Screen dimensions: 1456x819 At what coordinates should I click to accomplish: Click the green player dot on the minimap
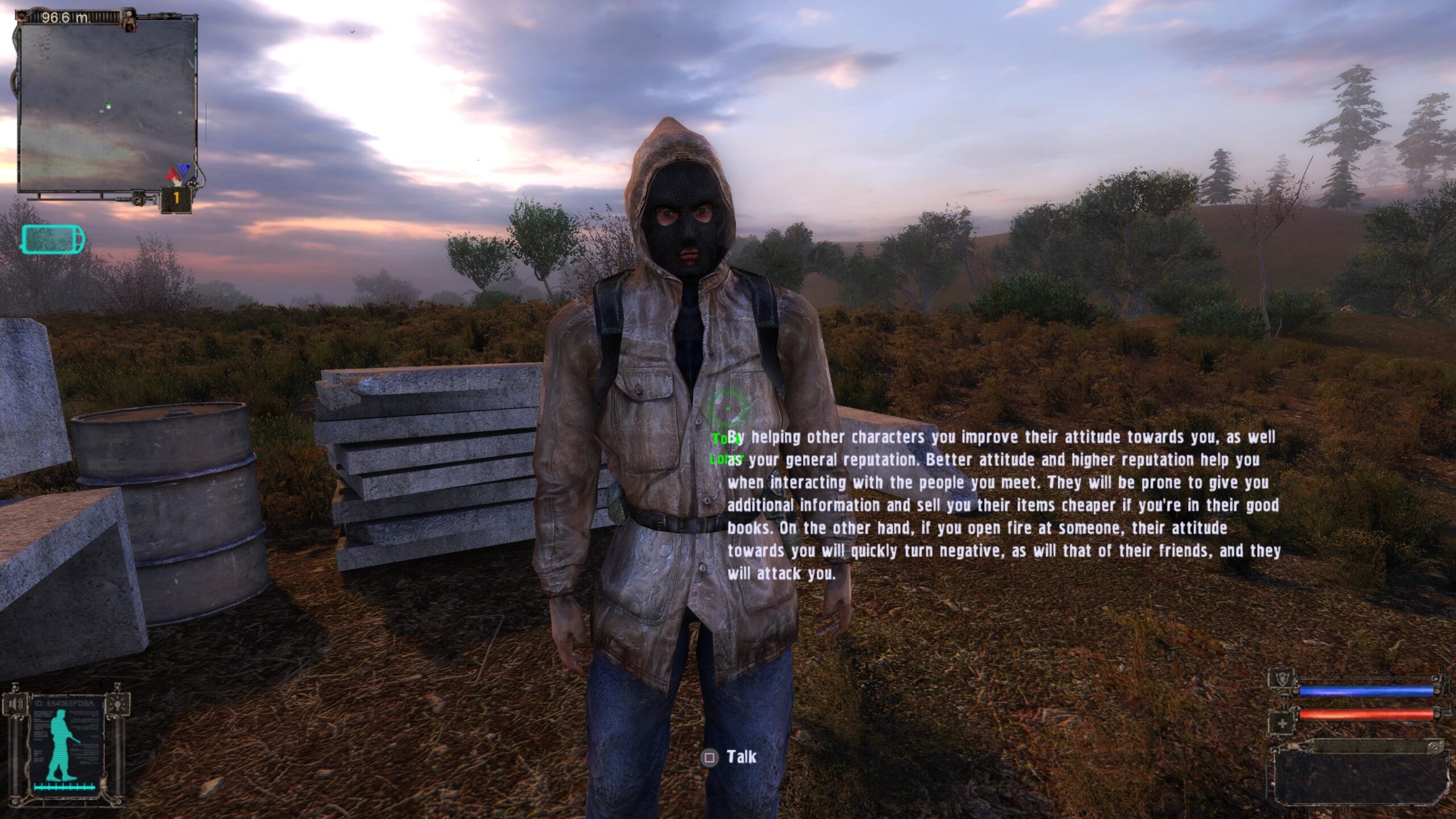110,106
